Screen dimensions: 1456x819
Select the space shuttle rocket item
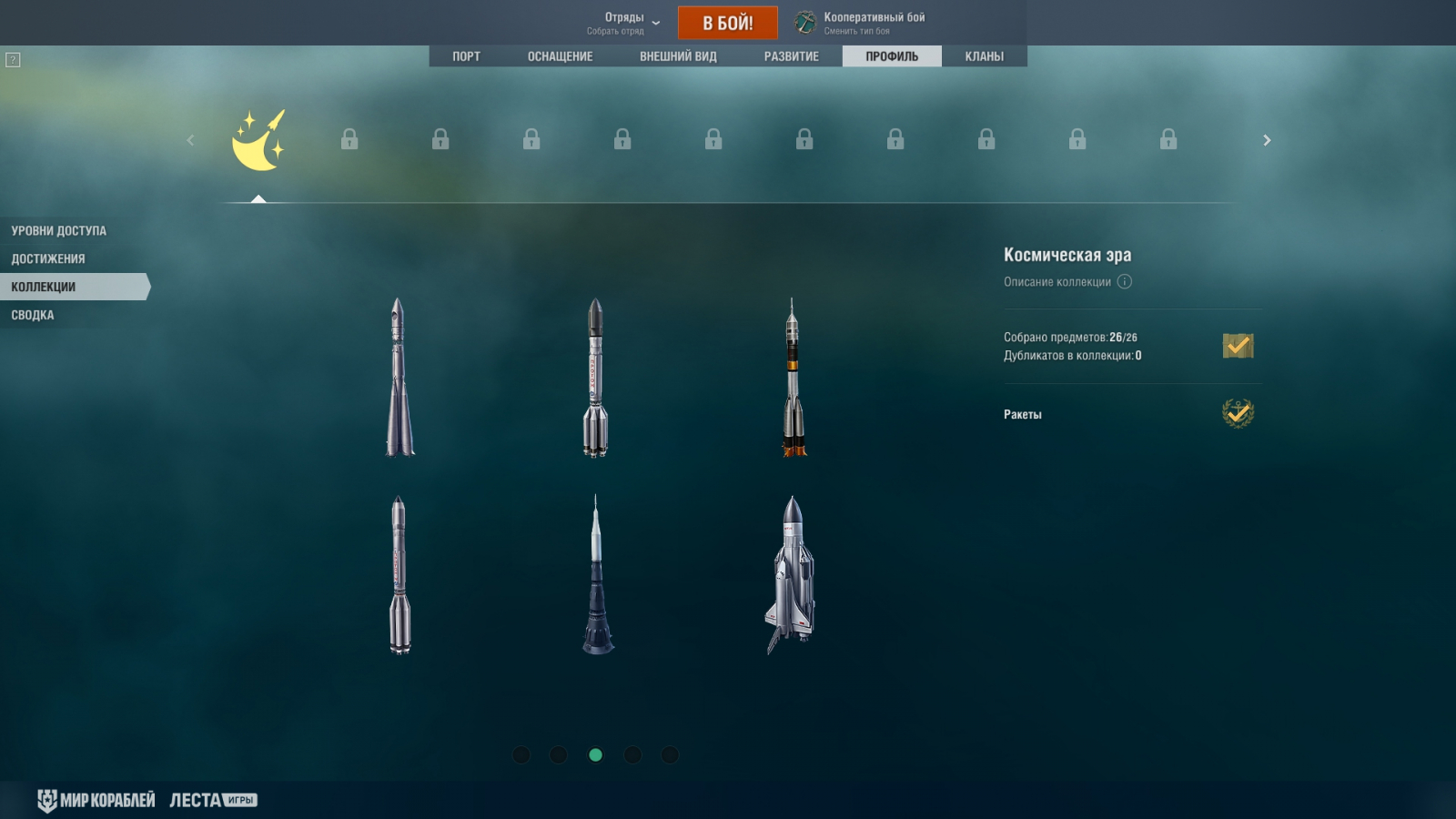790,574
